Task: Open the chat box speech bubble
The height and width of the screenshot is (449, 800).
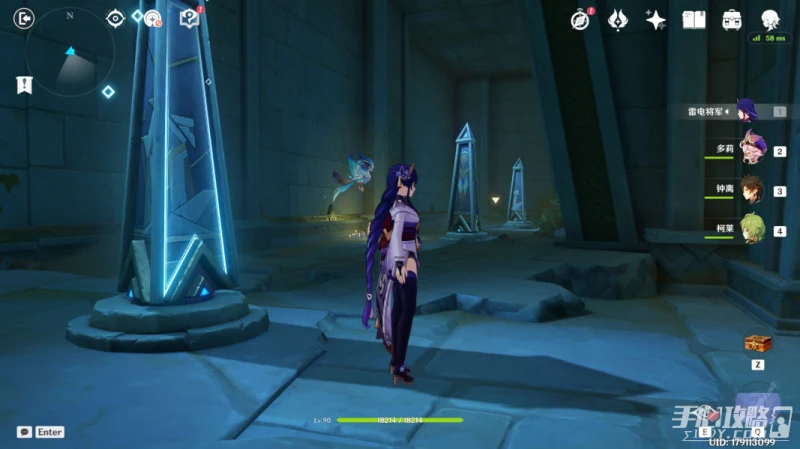Action: (x=24, y=432)
